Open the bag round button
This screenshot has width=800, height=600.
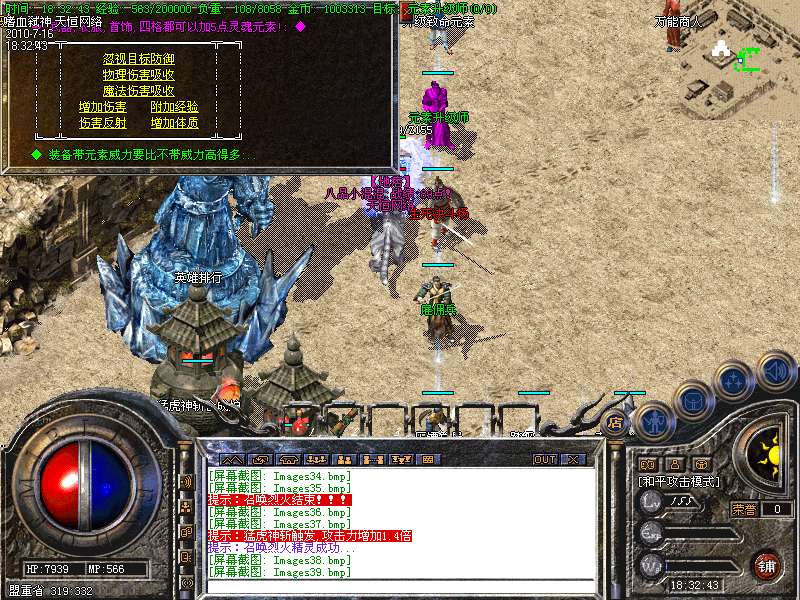pyautogui.click(x=693, y=401)
